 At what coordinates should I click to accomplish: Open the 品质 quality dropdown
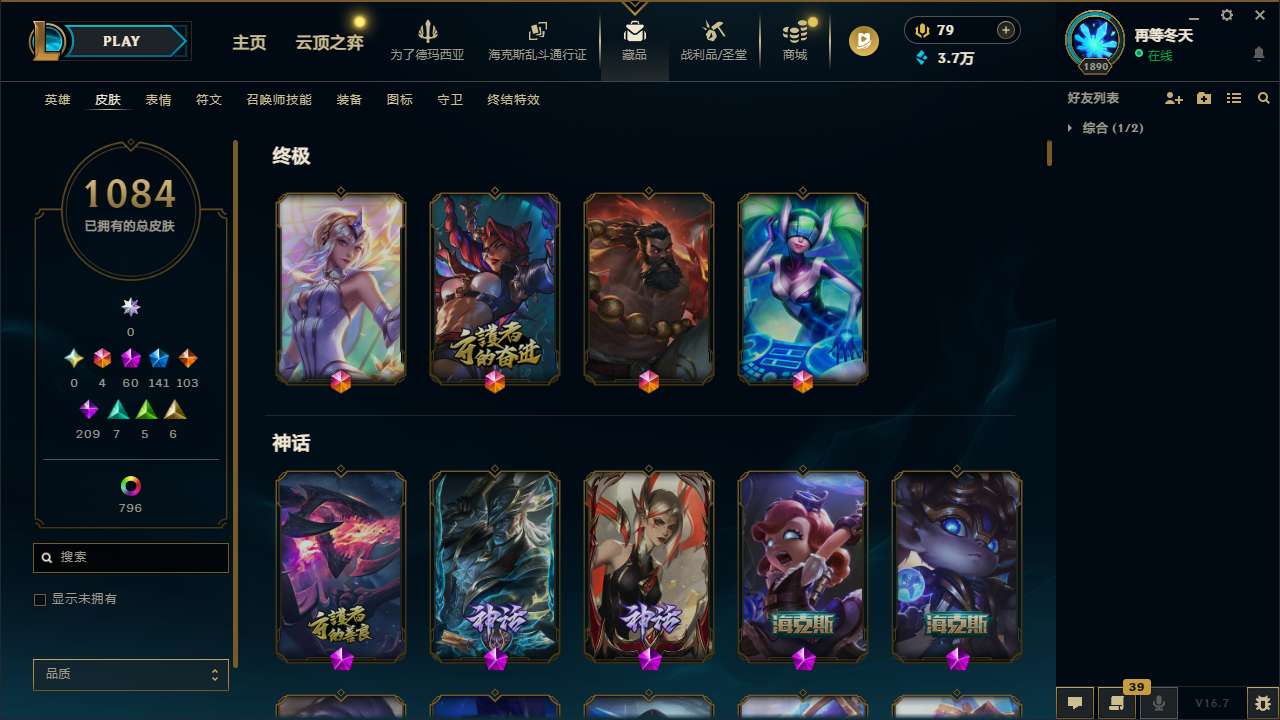click(130, 674)
